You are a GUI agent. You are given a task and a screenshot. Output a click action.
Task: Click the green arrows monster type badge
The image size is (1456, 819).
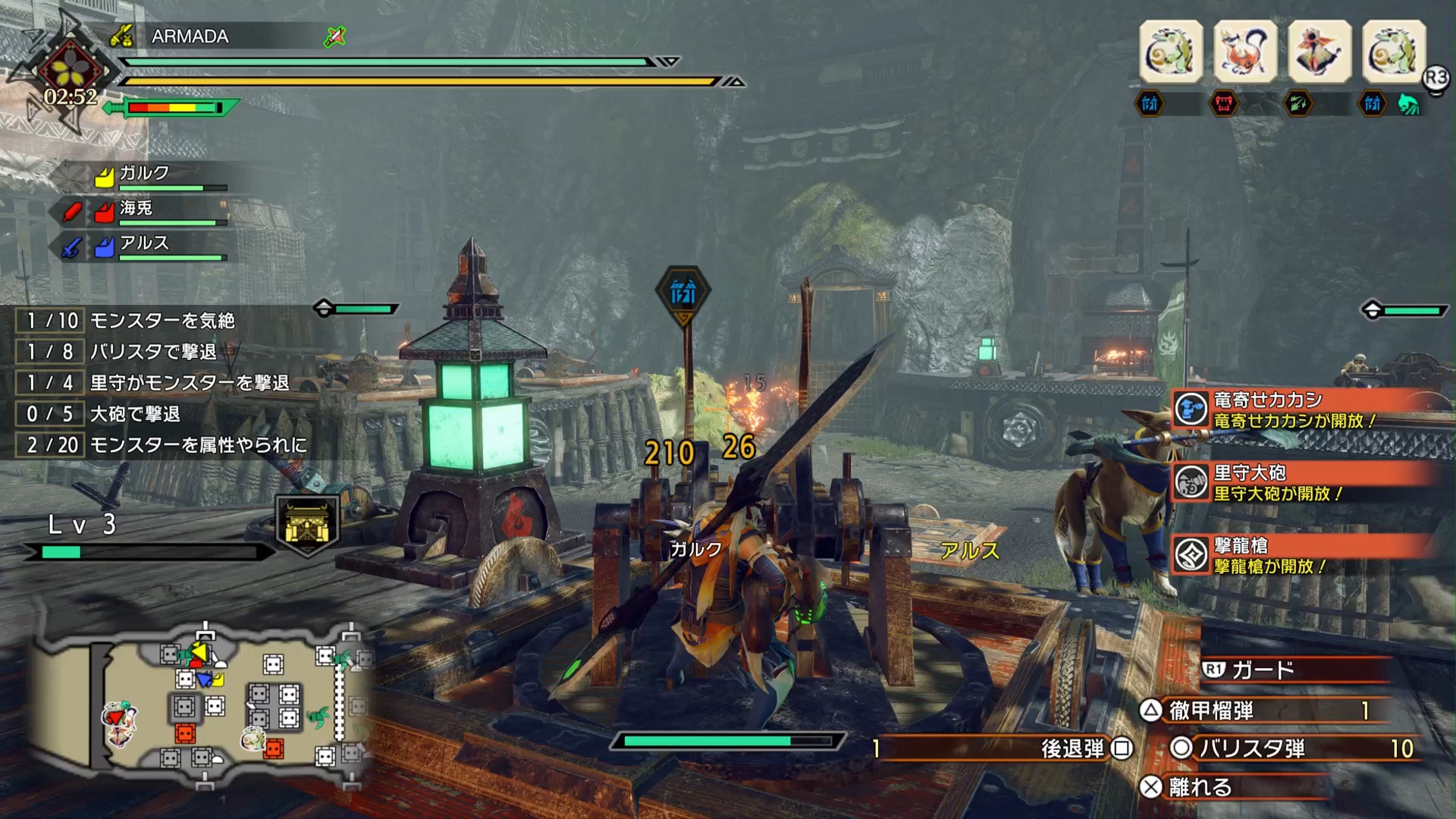click(1298, 104)
